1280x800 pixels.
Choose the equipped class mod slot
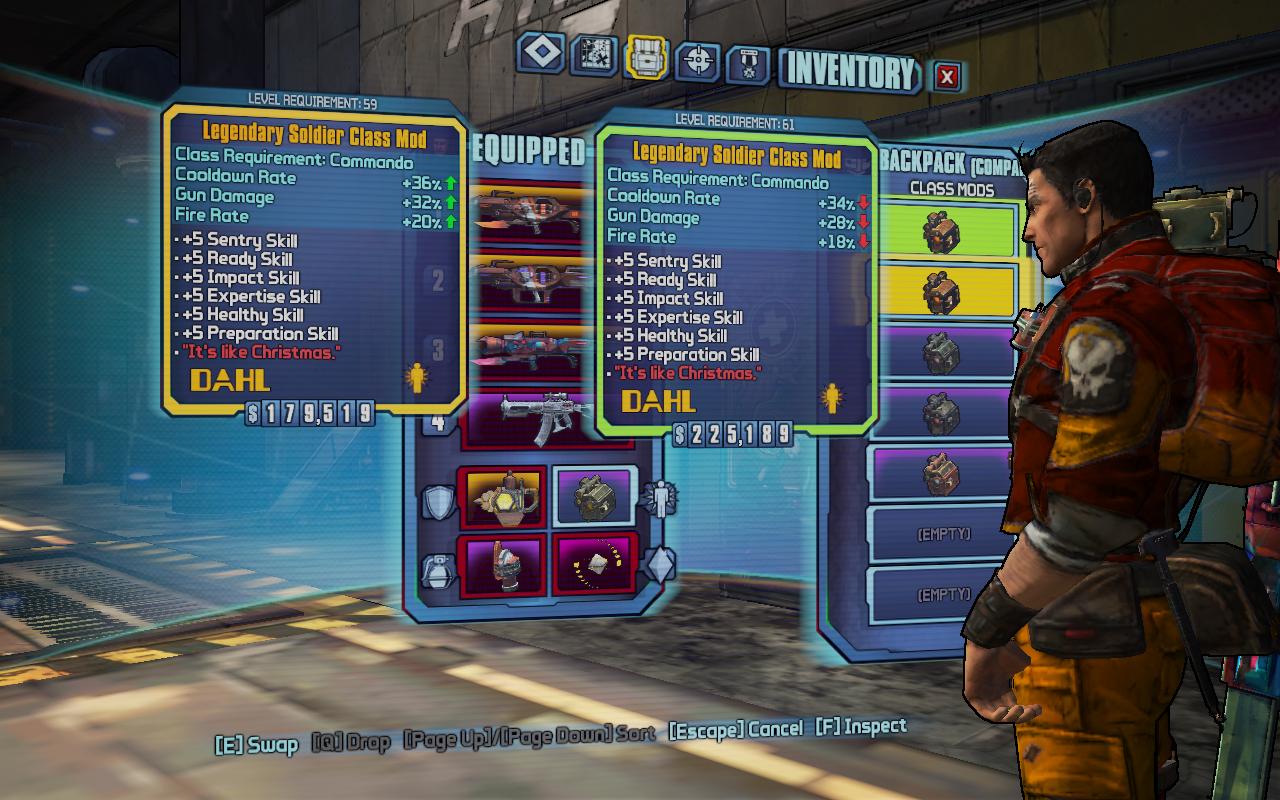coord(594,498)
